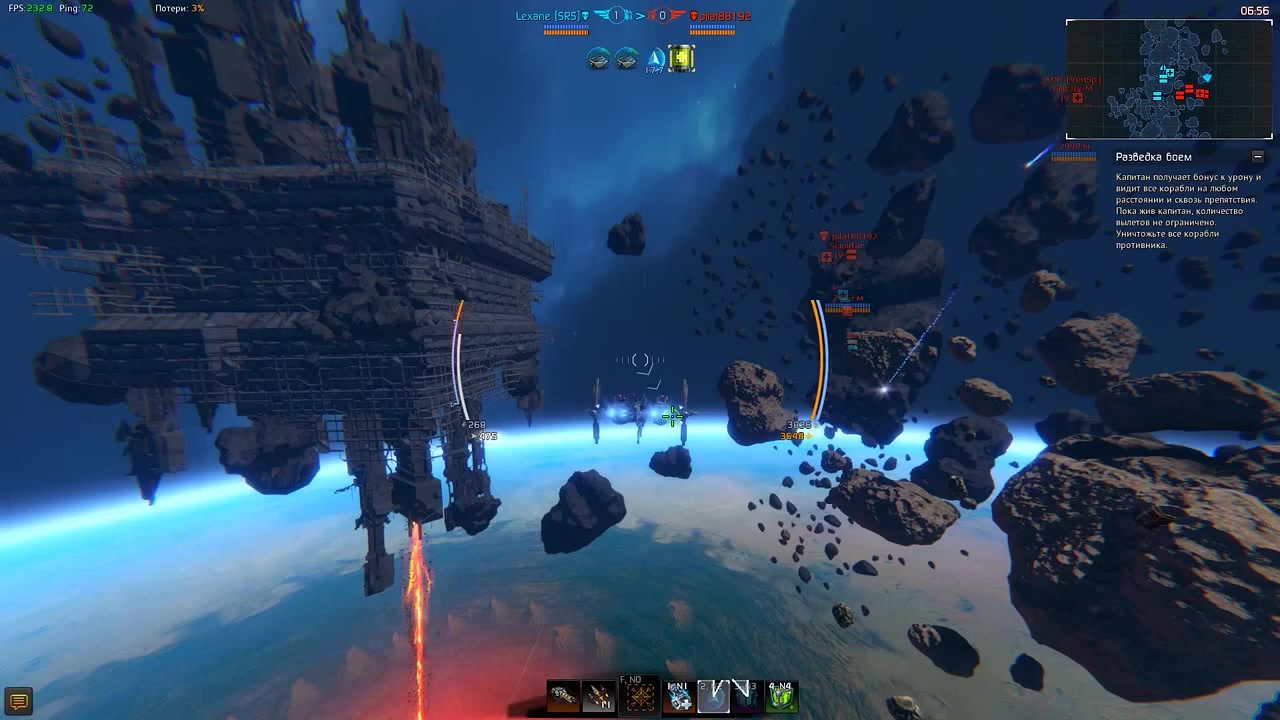The height and width of the screenshot is (720, 1280).
Task: Open the chat window icon
Action: point(17,701)
